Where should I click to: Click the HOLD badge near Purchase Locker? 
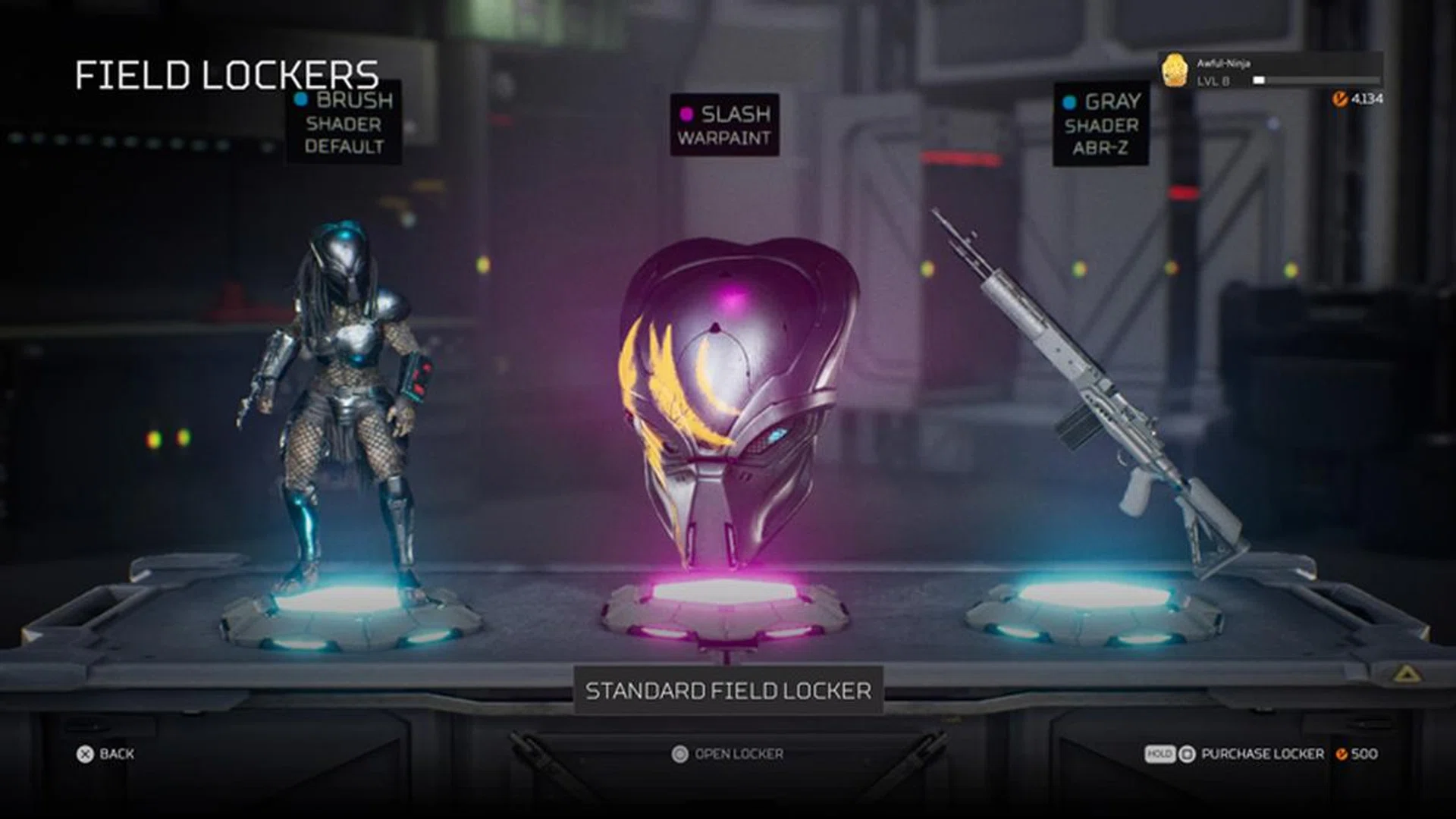1160,754
